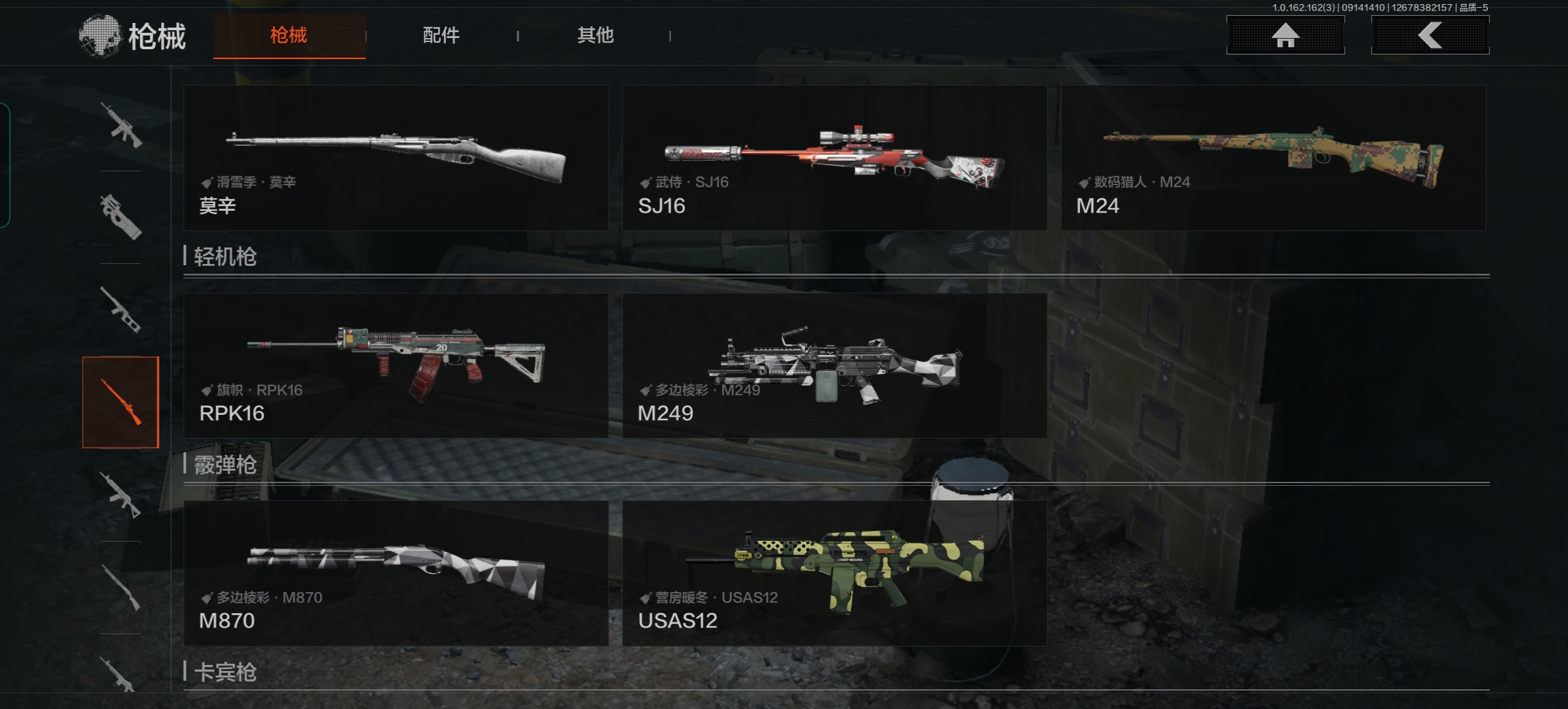1568x709 pixels.
Task: Open the 配件 attachments tab
Action: pyautogui.click(x=441, y=35)
